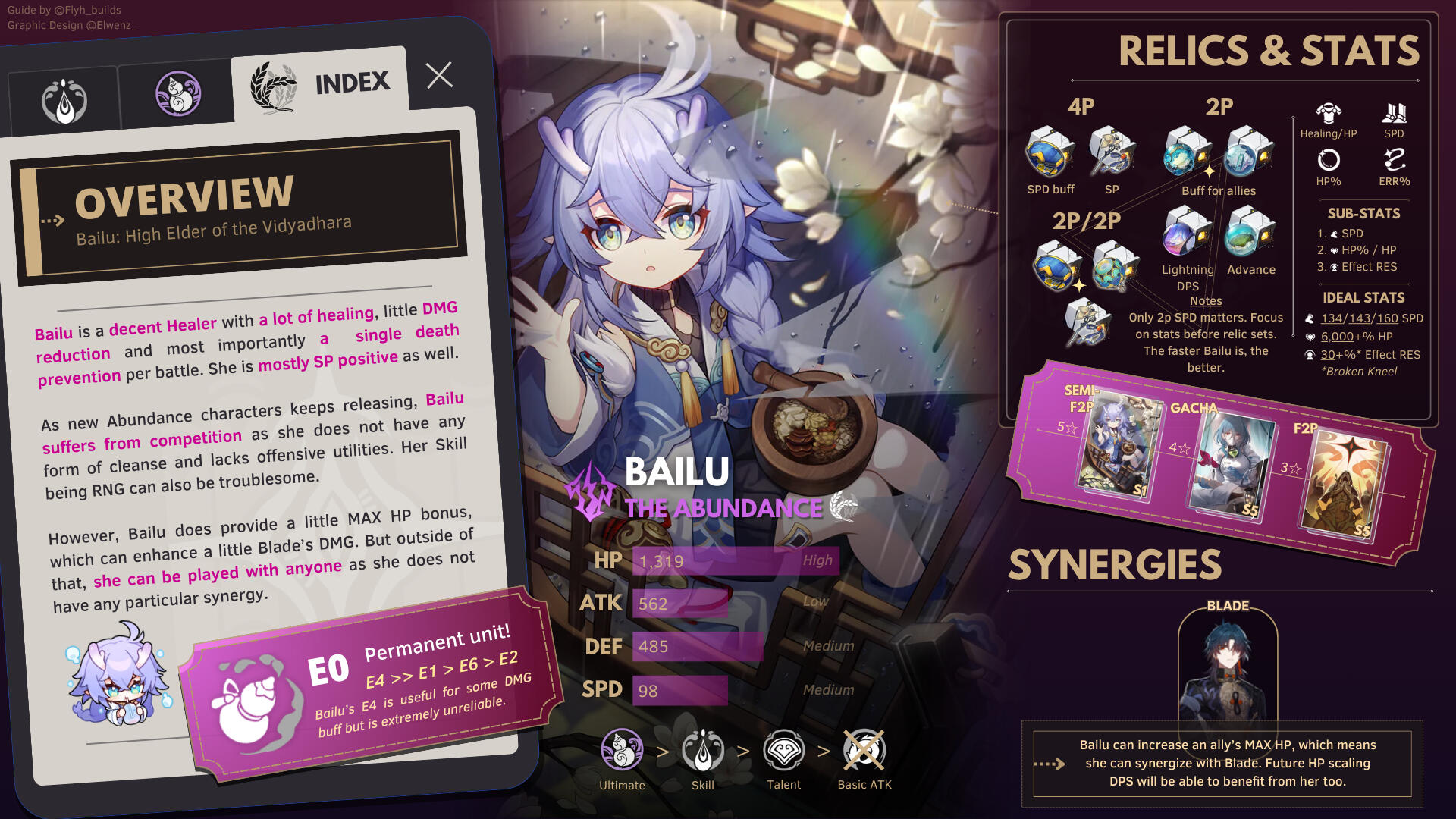
Task: Select the Ultimate ability icon
Action: coord(622,750)
